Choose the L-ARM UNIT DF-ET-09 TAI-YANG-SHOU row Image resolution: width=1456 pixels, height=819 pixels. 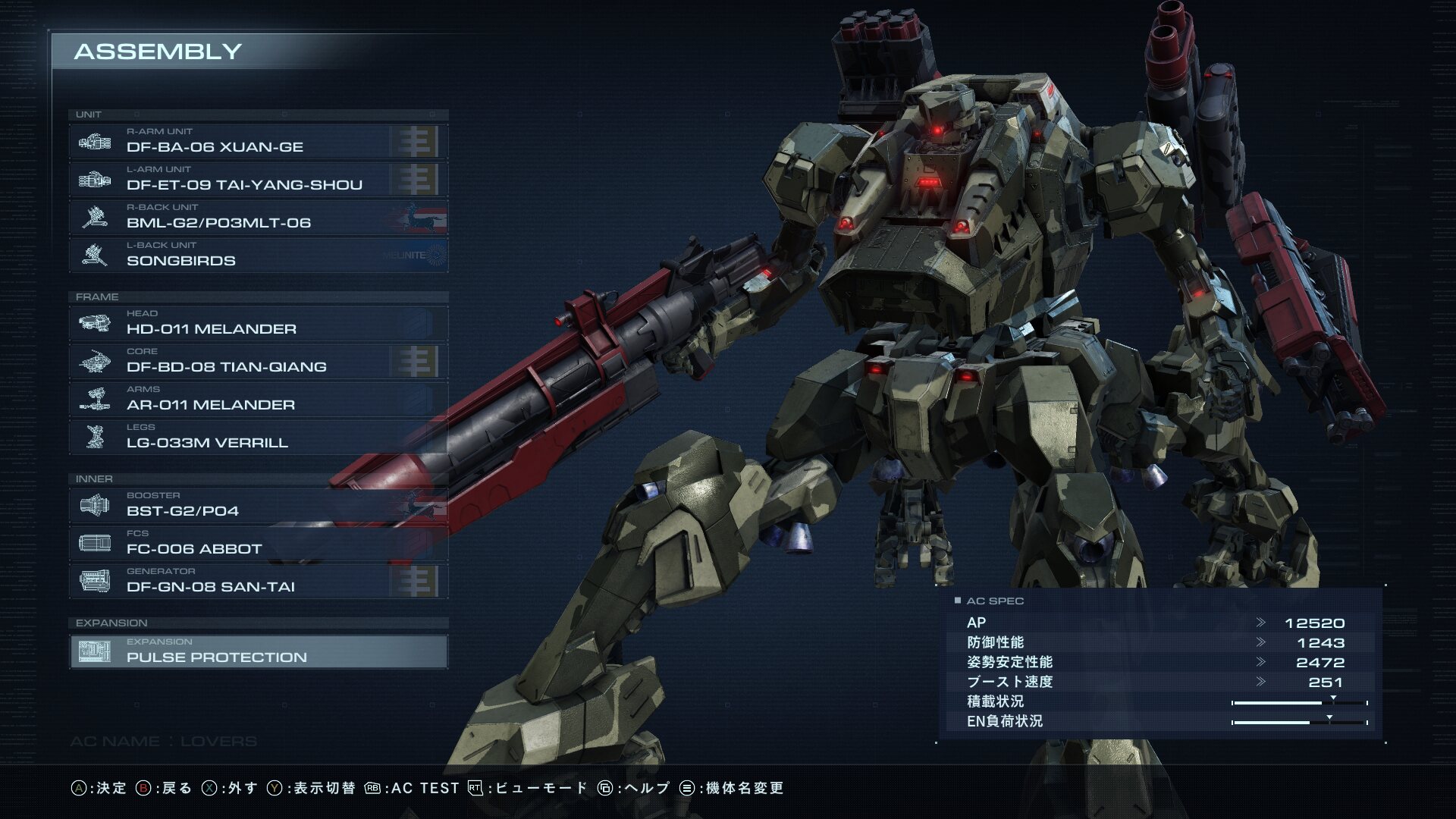click(x=258, y=180)
